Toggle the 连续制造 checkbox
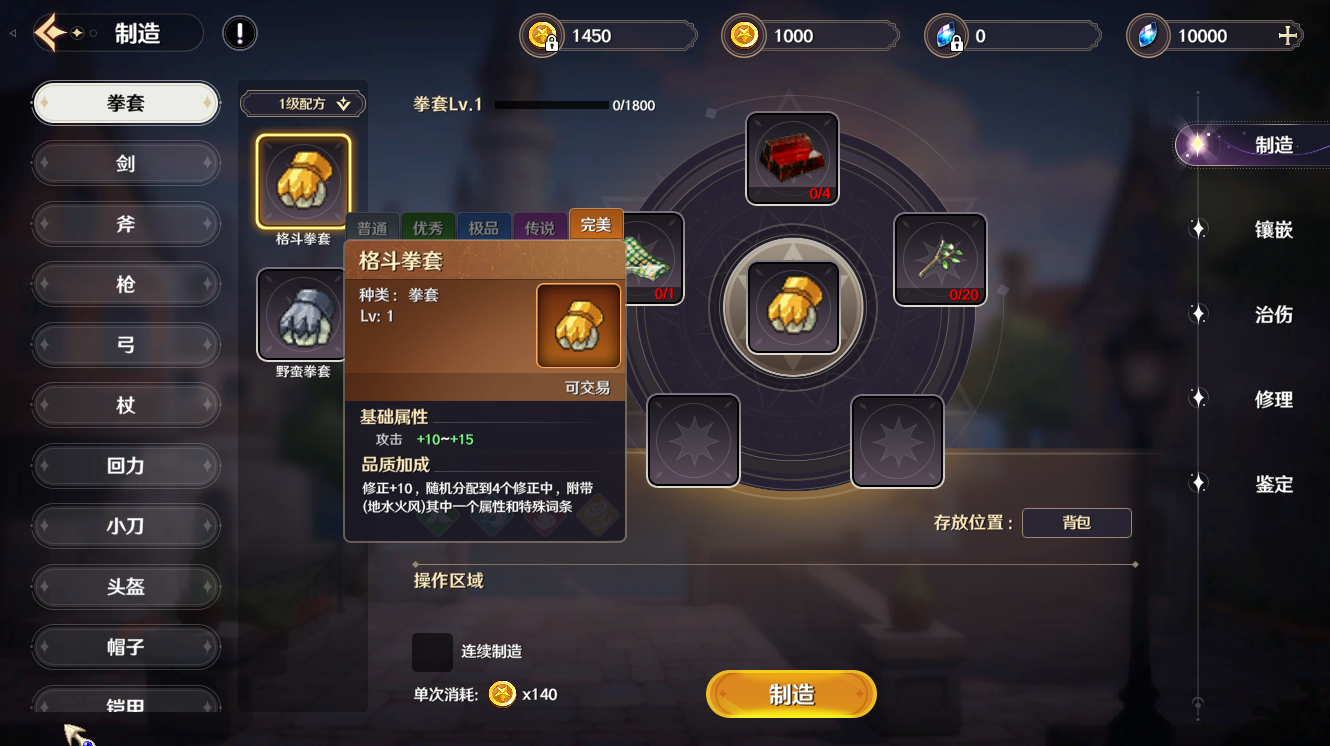This screenshot has width=1330, height=746. pyautogui.click(x=432, y=651)
